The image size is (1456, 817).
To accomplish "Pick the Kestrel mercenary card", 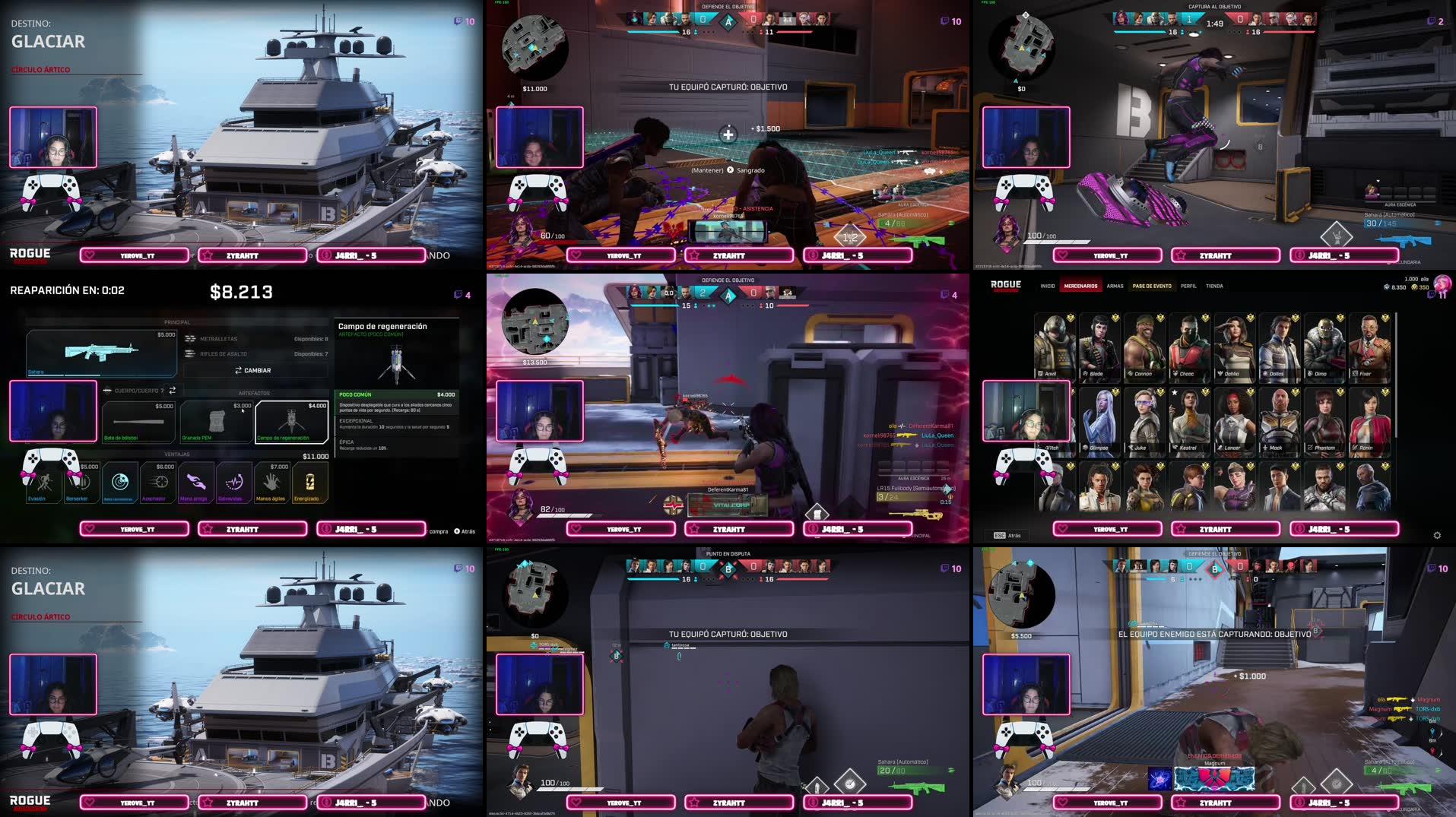I will click(x=1188, y=422).
